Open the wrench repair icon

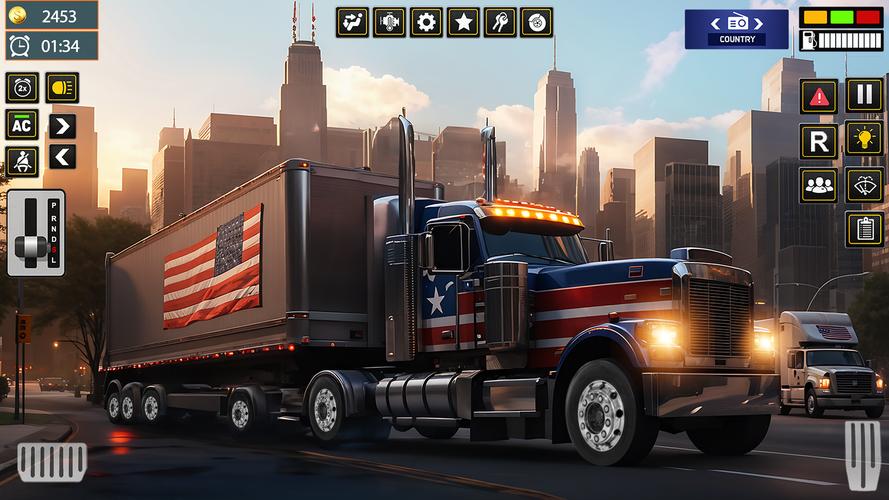click(x=500, y=21)
